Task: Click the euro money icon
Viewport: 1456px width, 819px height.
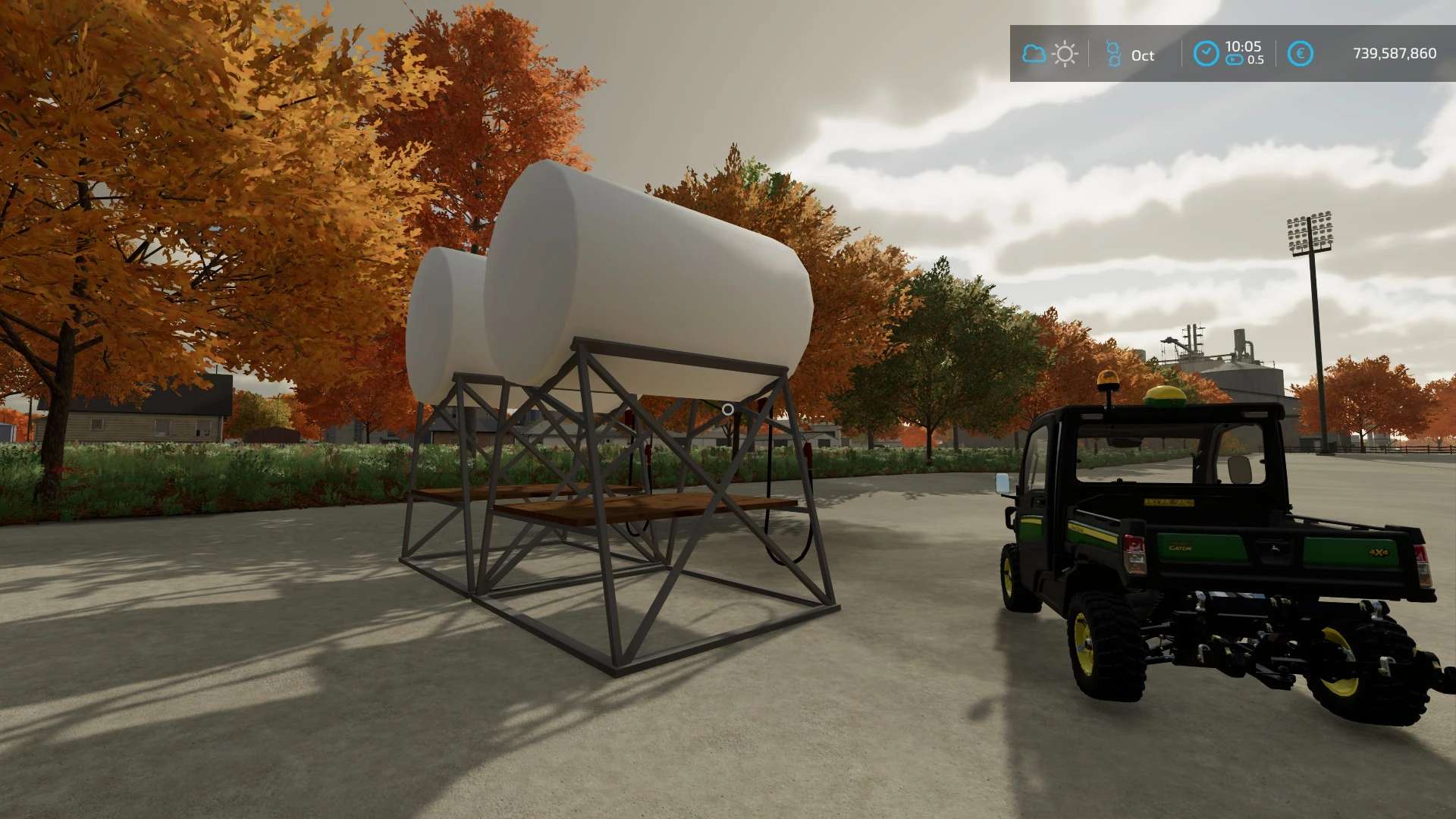Action: [1300, 54]
